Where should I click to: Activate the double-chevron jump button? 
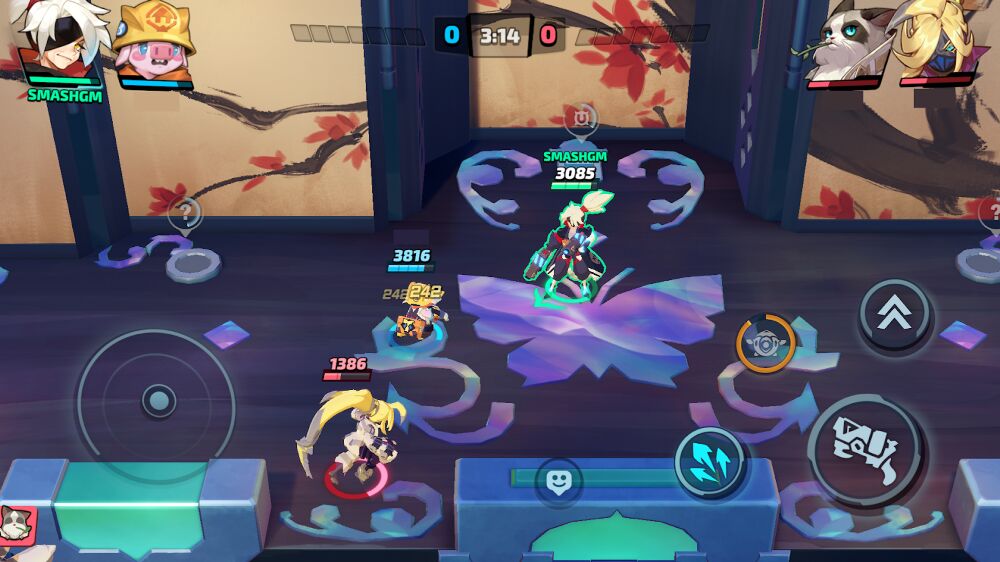(x=895, y=315)
